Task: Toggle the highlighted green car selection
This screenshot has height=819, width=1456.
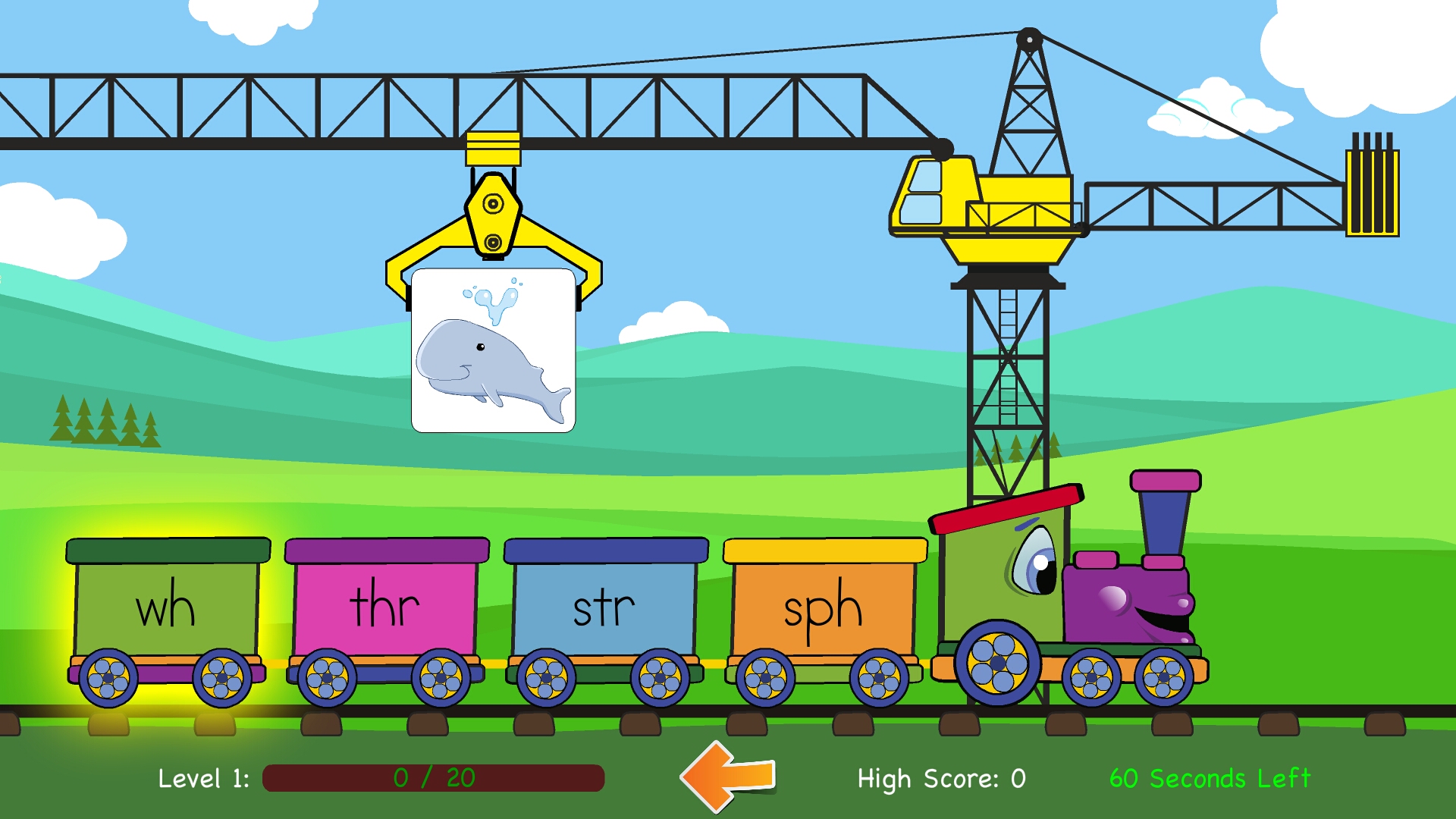Action: click(x=168, y=605)
